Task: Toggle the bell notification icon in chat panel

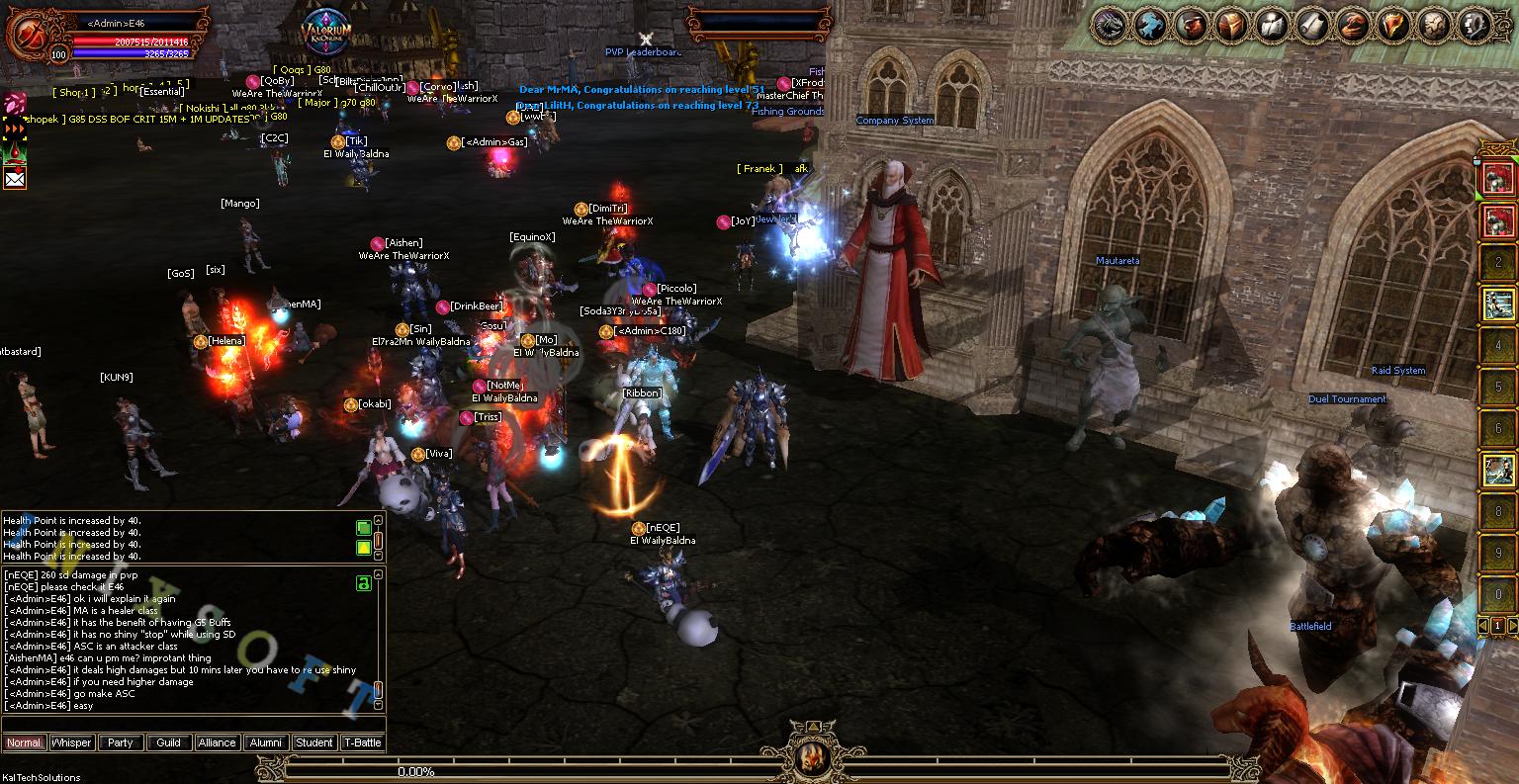Action: tap(364, 546)
